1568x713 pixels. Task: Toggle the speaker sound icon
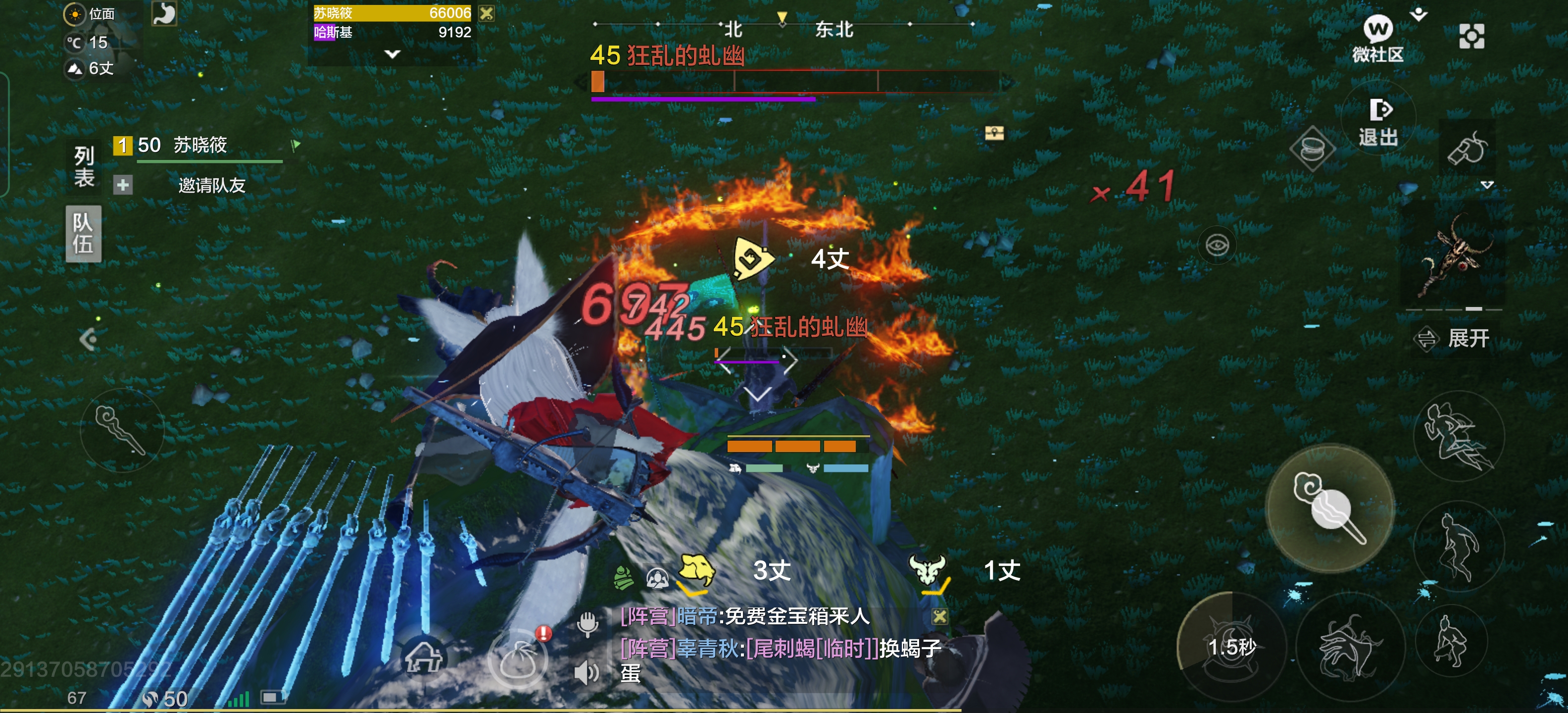[587, 673]
